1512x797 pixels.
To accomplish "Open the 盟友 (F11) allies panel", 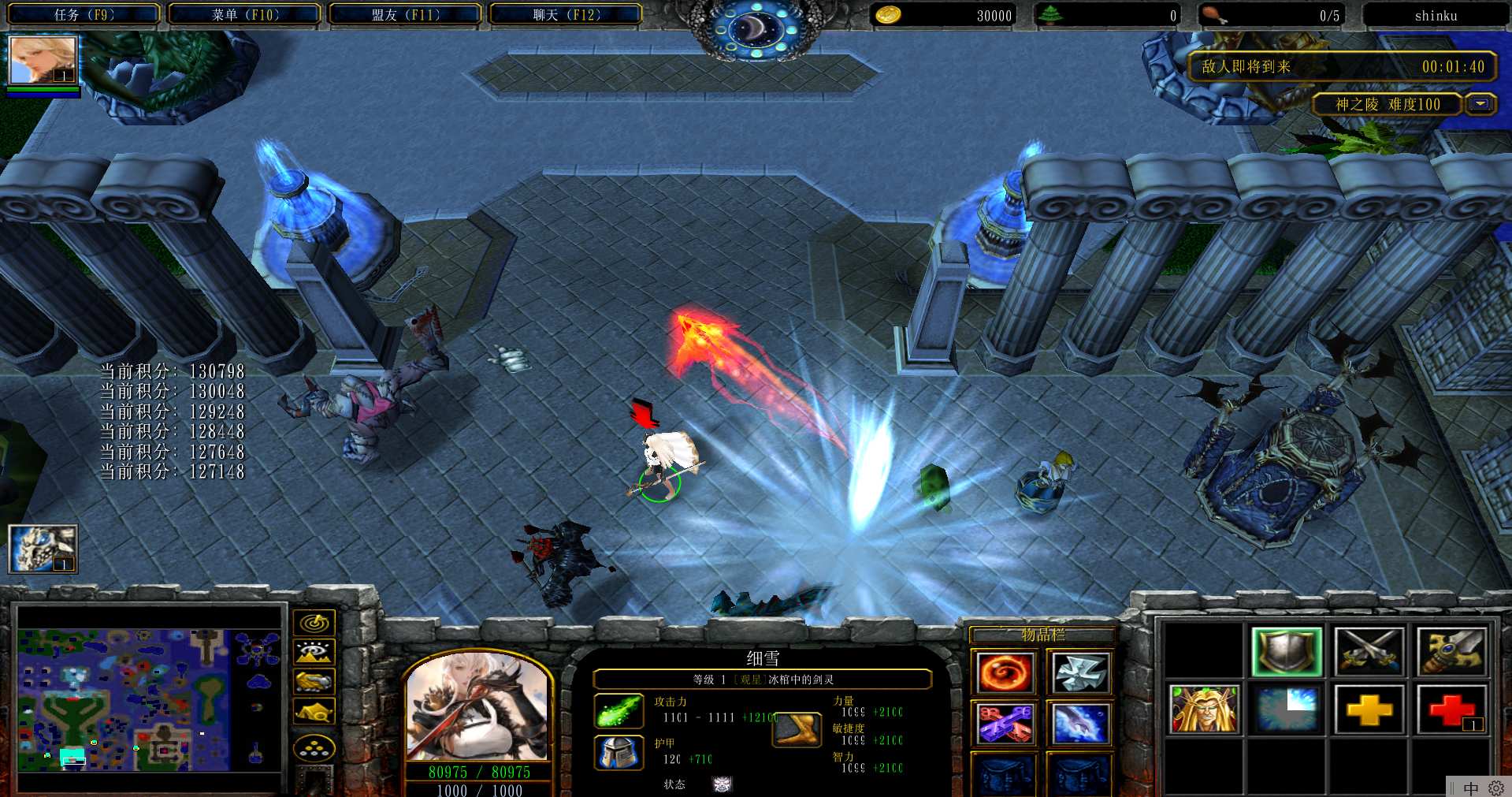I will point(406,15).
